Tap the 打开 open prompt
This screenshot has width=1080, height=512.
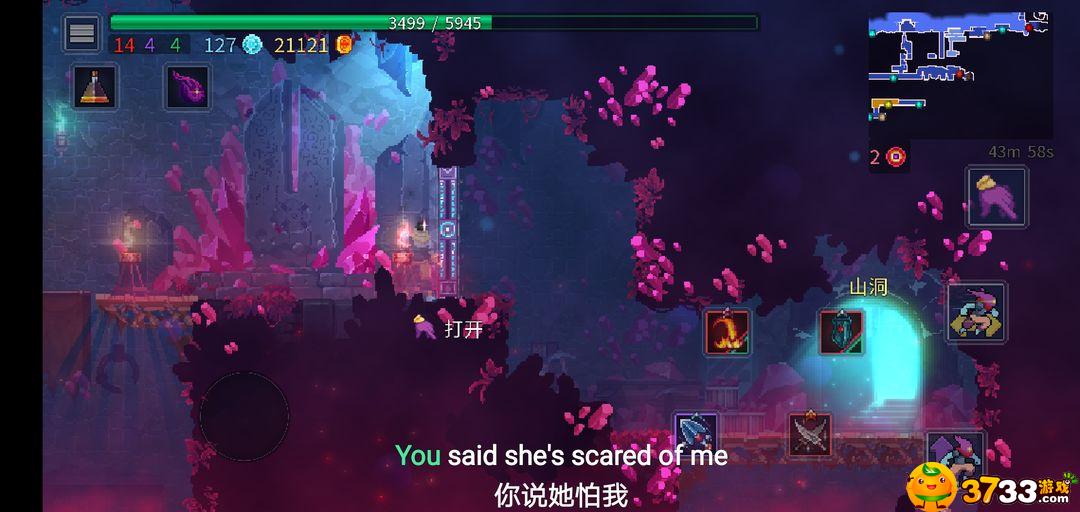(451, 328)
